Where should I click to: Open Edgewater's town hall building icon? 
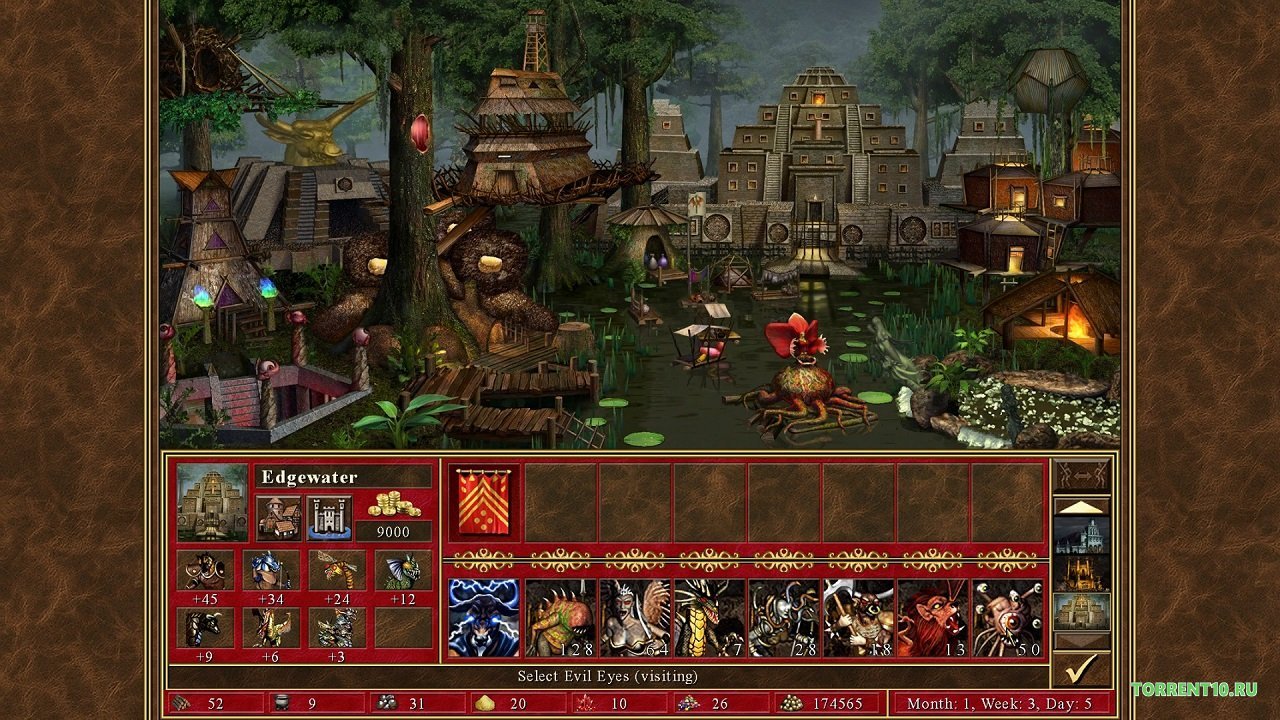(278, 517)
